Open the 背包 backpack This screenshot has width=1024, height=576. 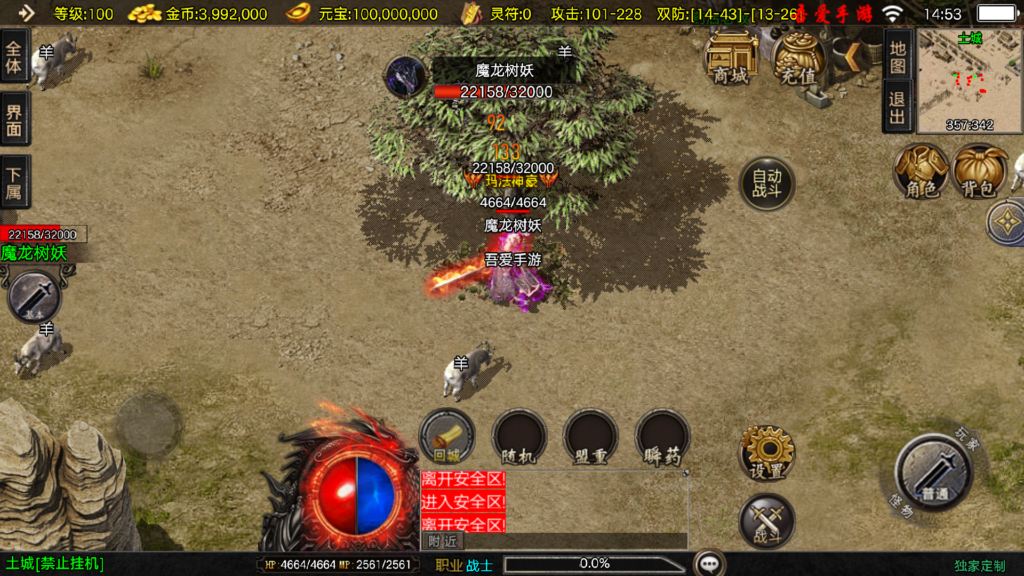[x=980, y=171]
